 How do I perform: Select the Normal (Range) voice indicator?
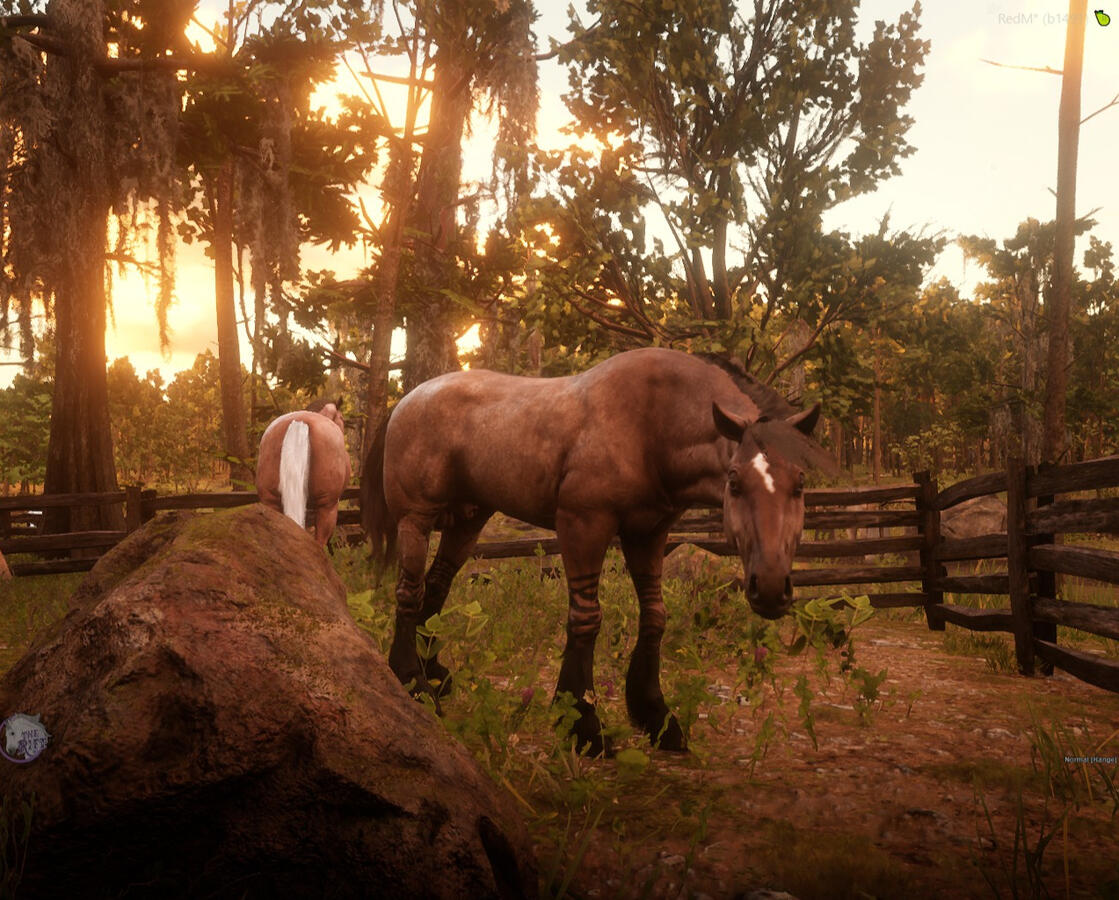click(1090, 760)
